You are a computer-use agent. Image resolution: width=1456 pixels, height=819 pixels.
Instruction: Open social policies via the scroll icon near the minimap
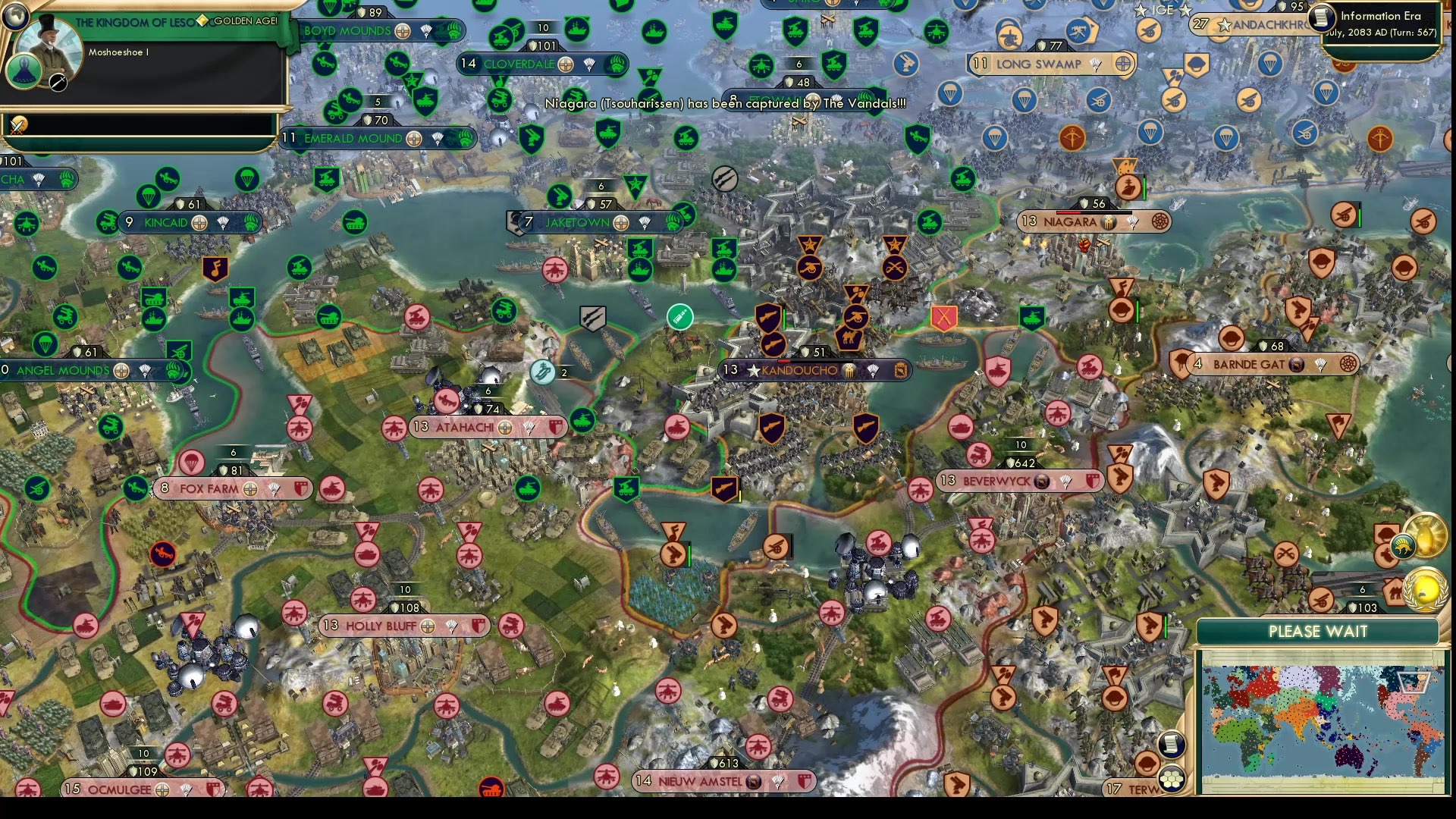(1172, 744)
